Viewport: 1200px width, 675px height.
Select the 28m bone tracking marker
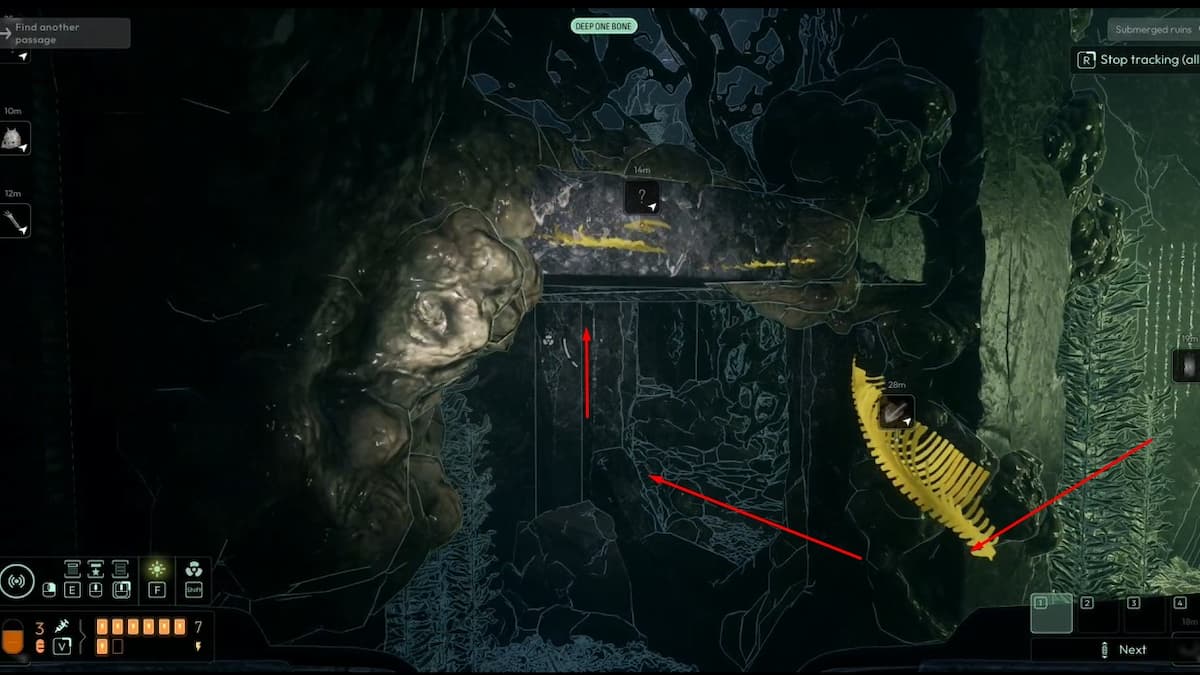coord(896,412)
